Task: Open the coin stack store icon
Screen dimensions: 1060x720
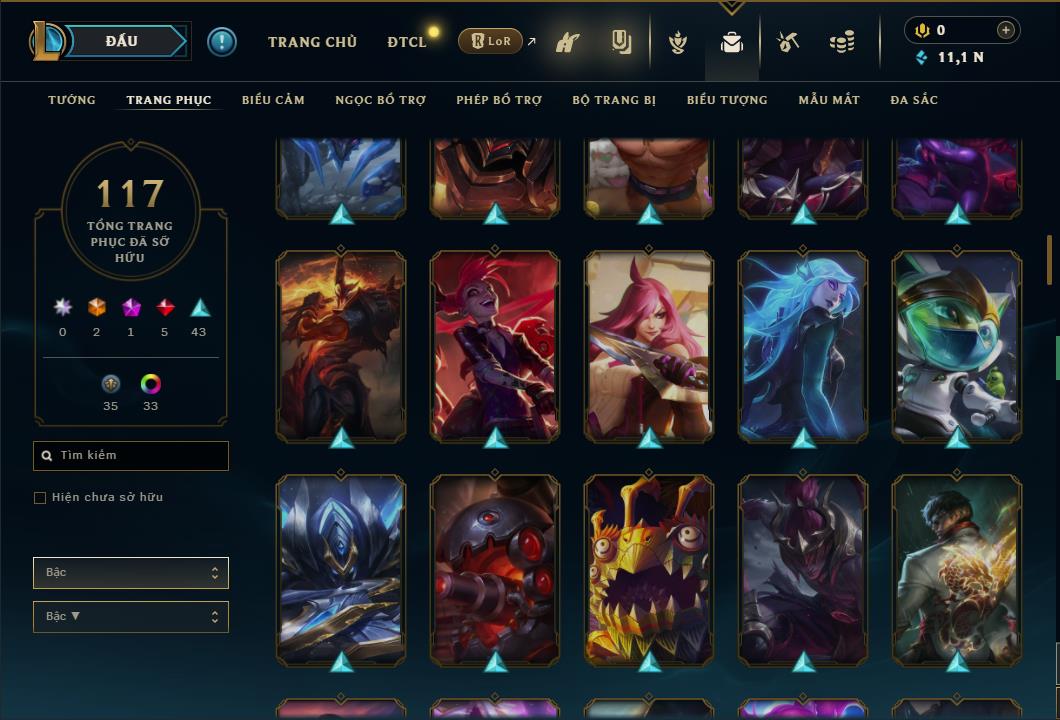Action: [842, 43]
